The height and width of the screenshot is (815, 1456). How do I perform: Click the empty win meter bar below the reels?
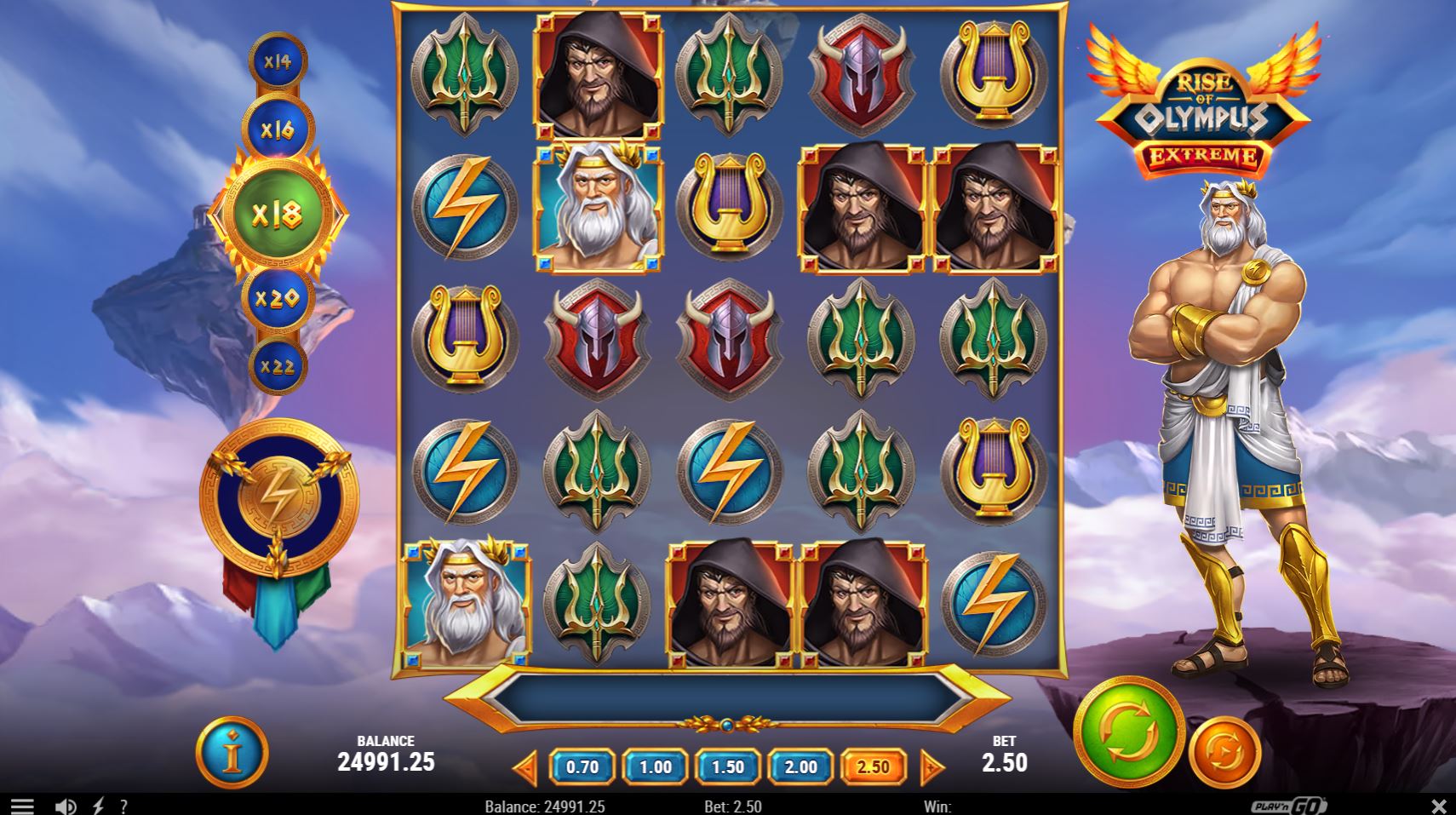pyautogui.click(x=728, y=698)
